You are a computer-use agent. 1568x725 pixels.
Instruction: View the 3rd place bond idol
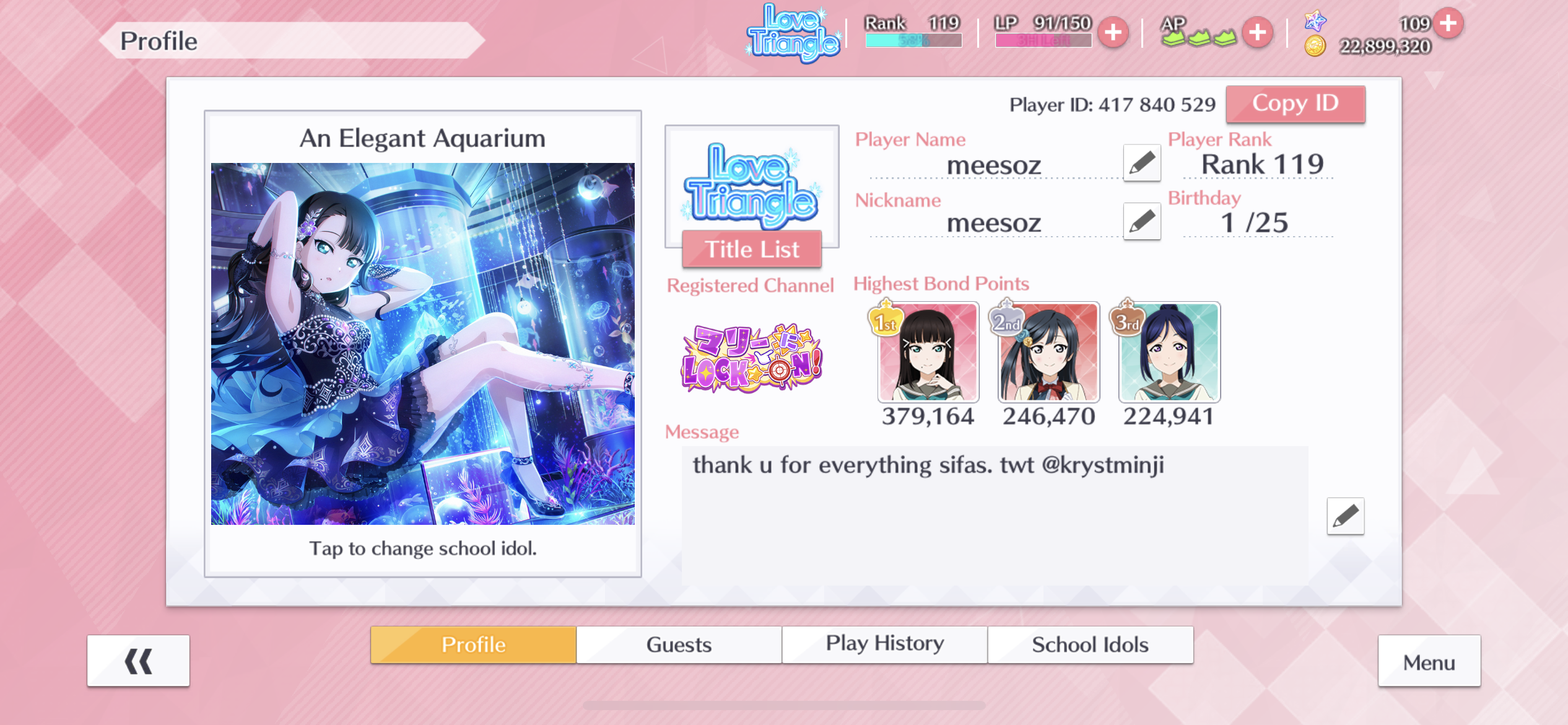(x=1169, y=352)
